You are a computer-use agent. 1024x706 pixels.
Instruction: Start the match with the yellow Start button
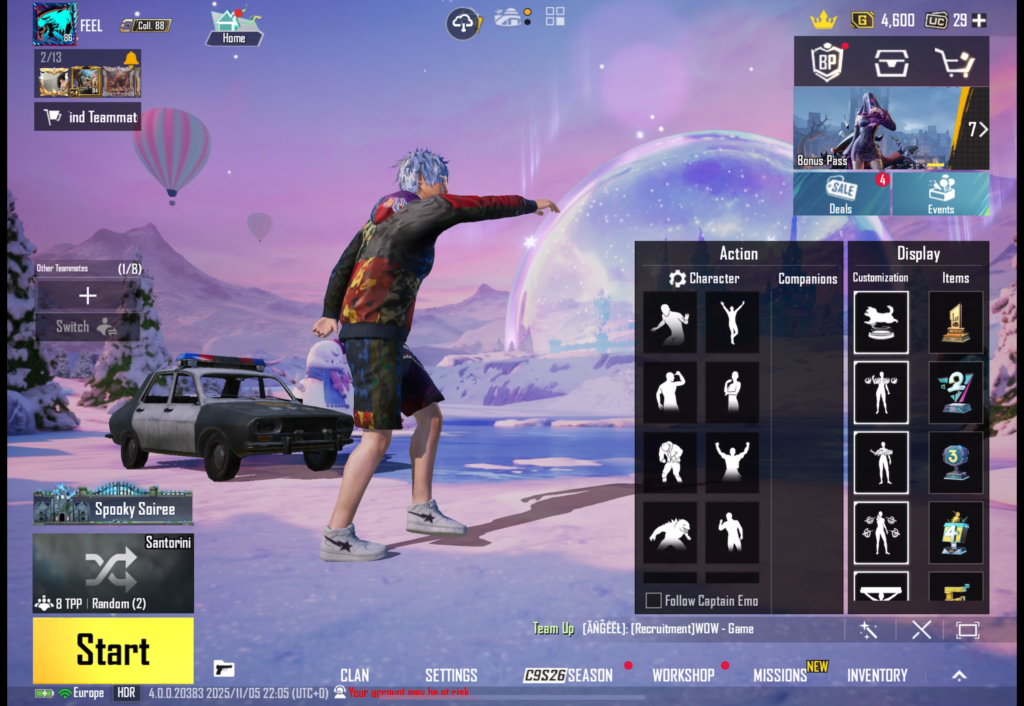[113, 651]
